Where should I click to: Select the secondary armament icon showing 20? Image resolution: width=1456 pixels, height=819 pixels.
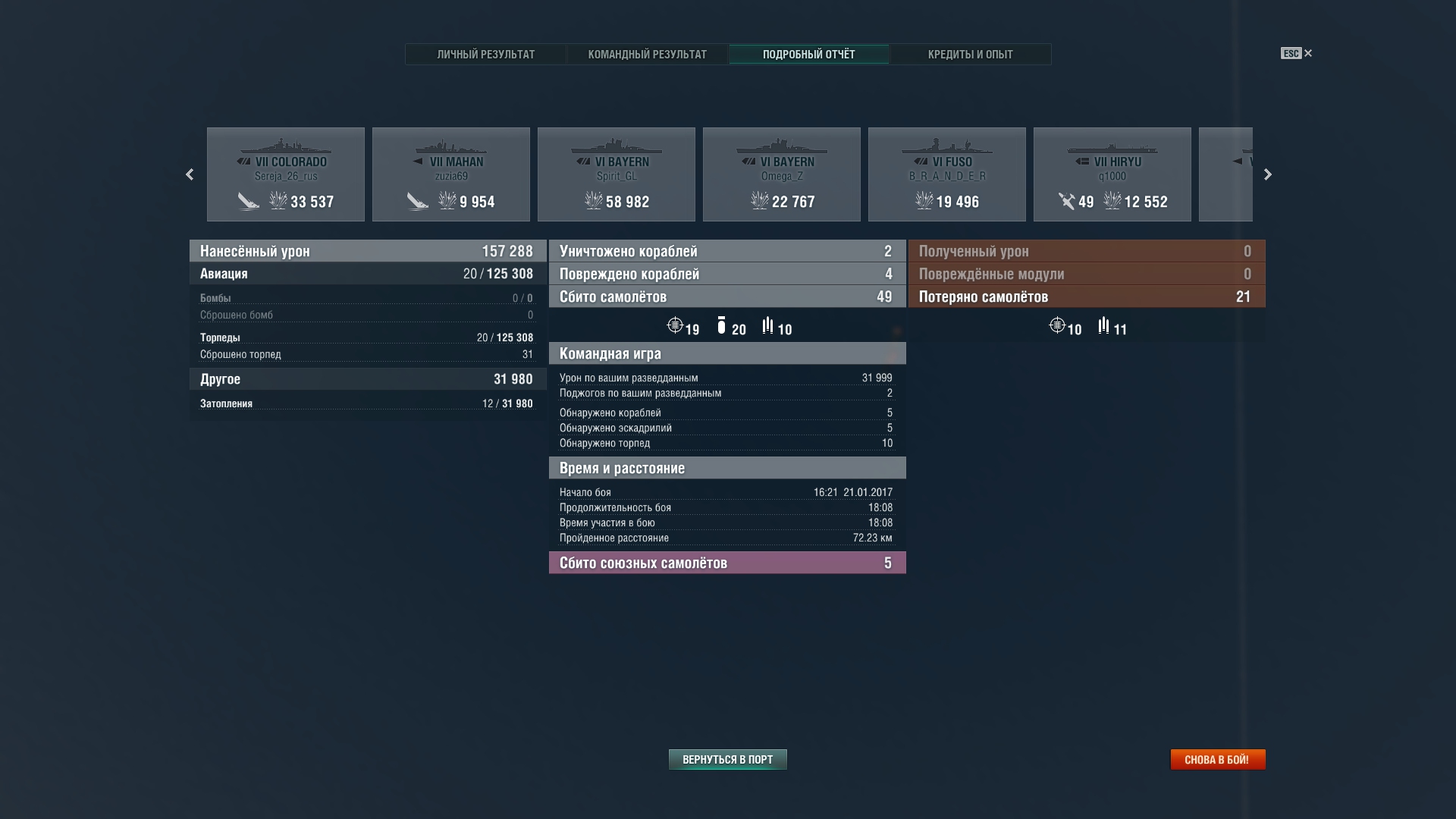click(x=722, y=325)
